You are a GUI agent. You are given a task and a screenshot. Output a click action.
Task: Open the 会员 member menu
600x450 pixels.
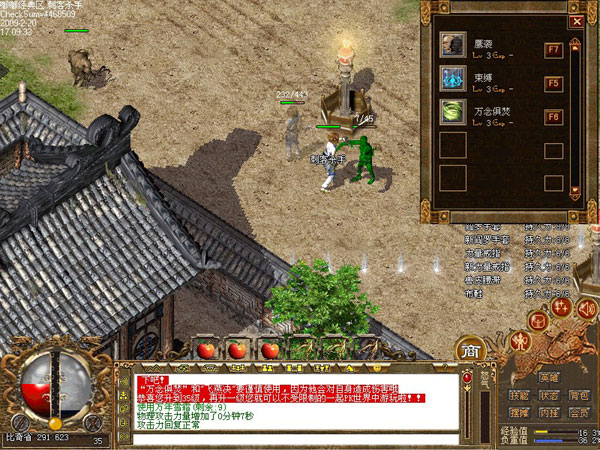[578, 411]
